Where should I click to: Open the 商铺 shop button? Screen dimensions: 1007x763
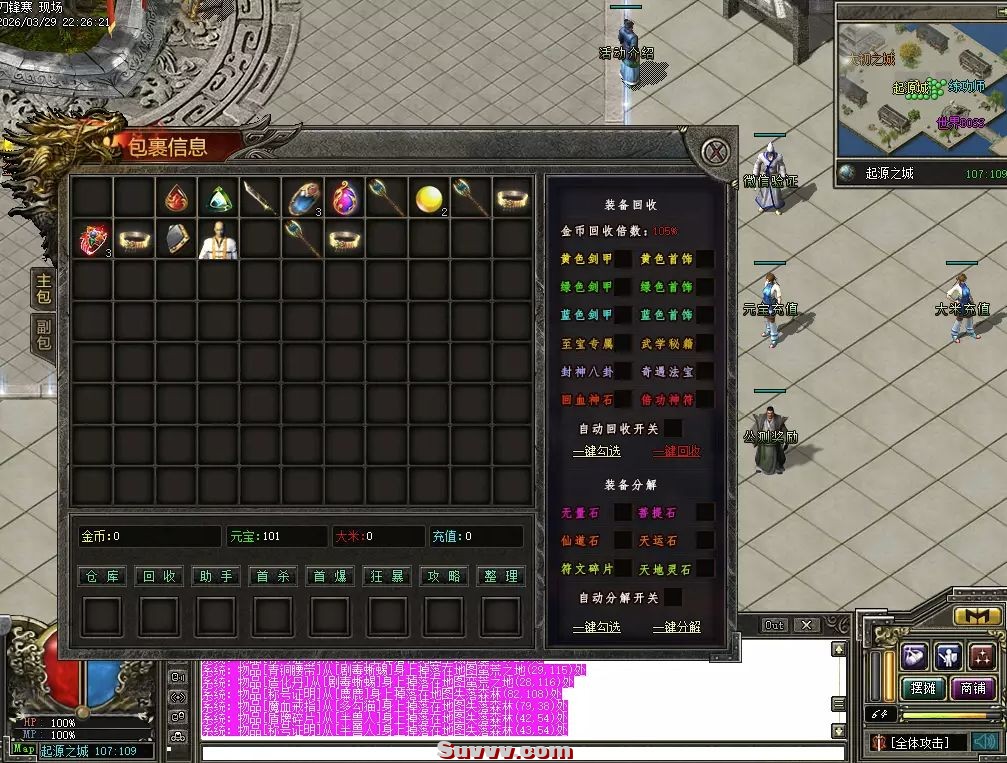pos(973,688)
